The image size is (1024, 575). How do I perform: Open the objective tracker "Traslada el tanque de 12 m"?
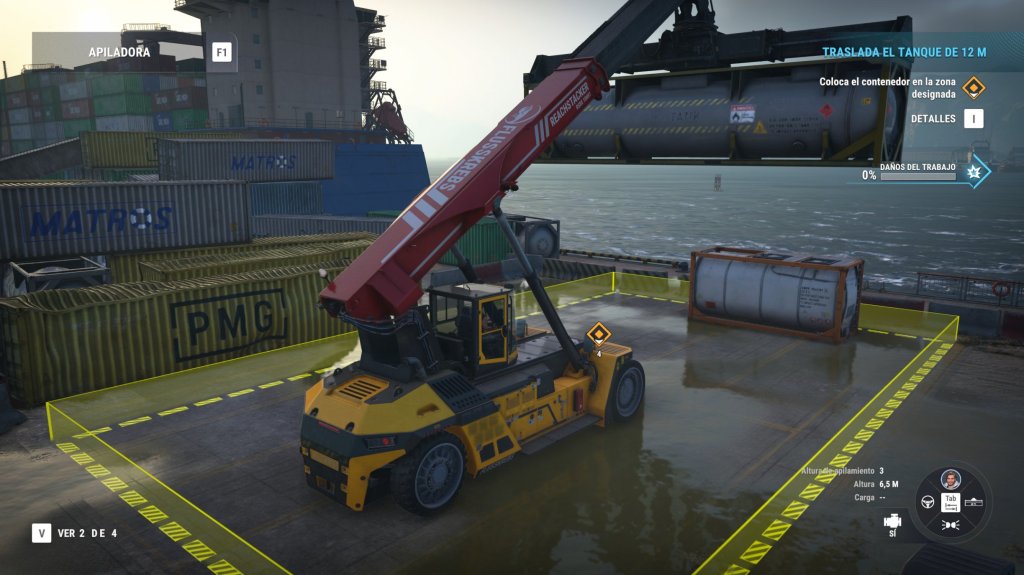(x=904, y=51)
